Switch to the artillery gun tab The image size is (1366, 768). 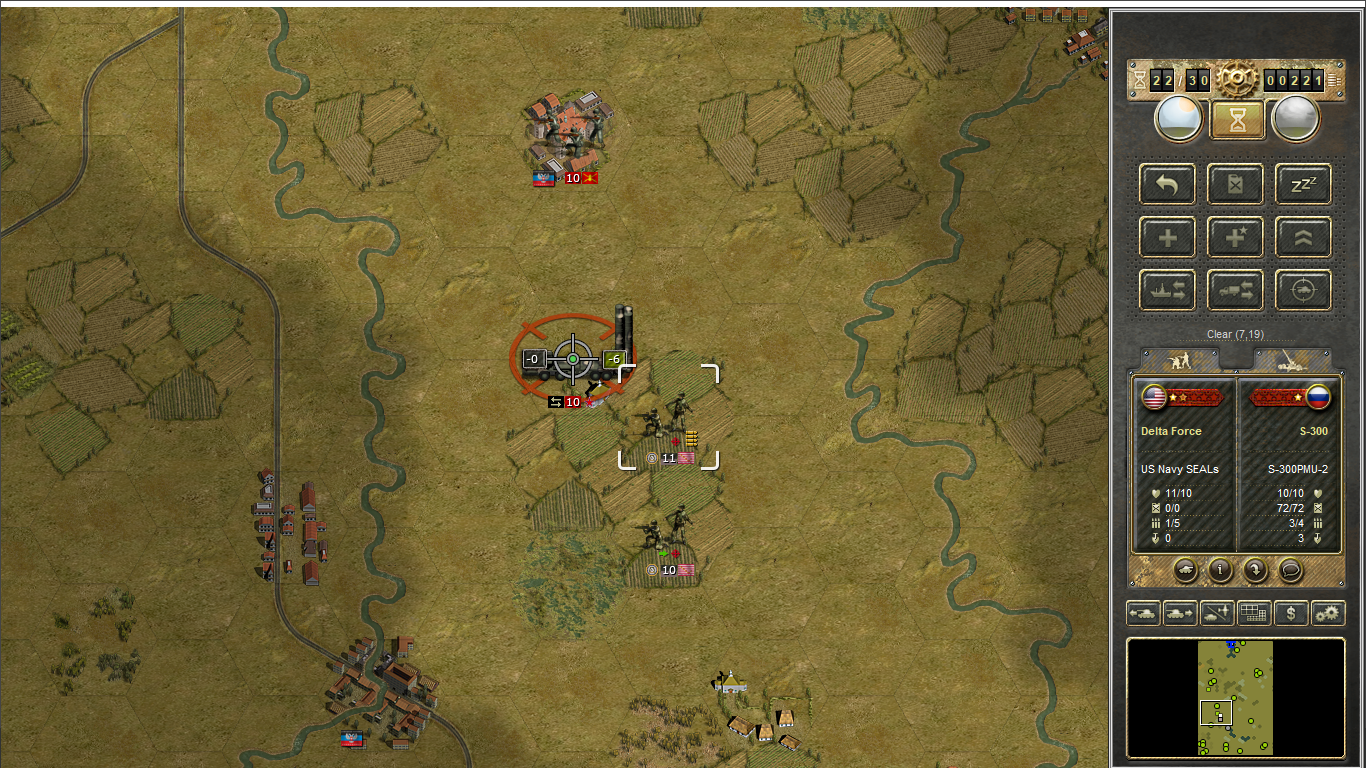coord(1292,360)
